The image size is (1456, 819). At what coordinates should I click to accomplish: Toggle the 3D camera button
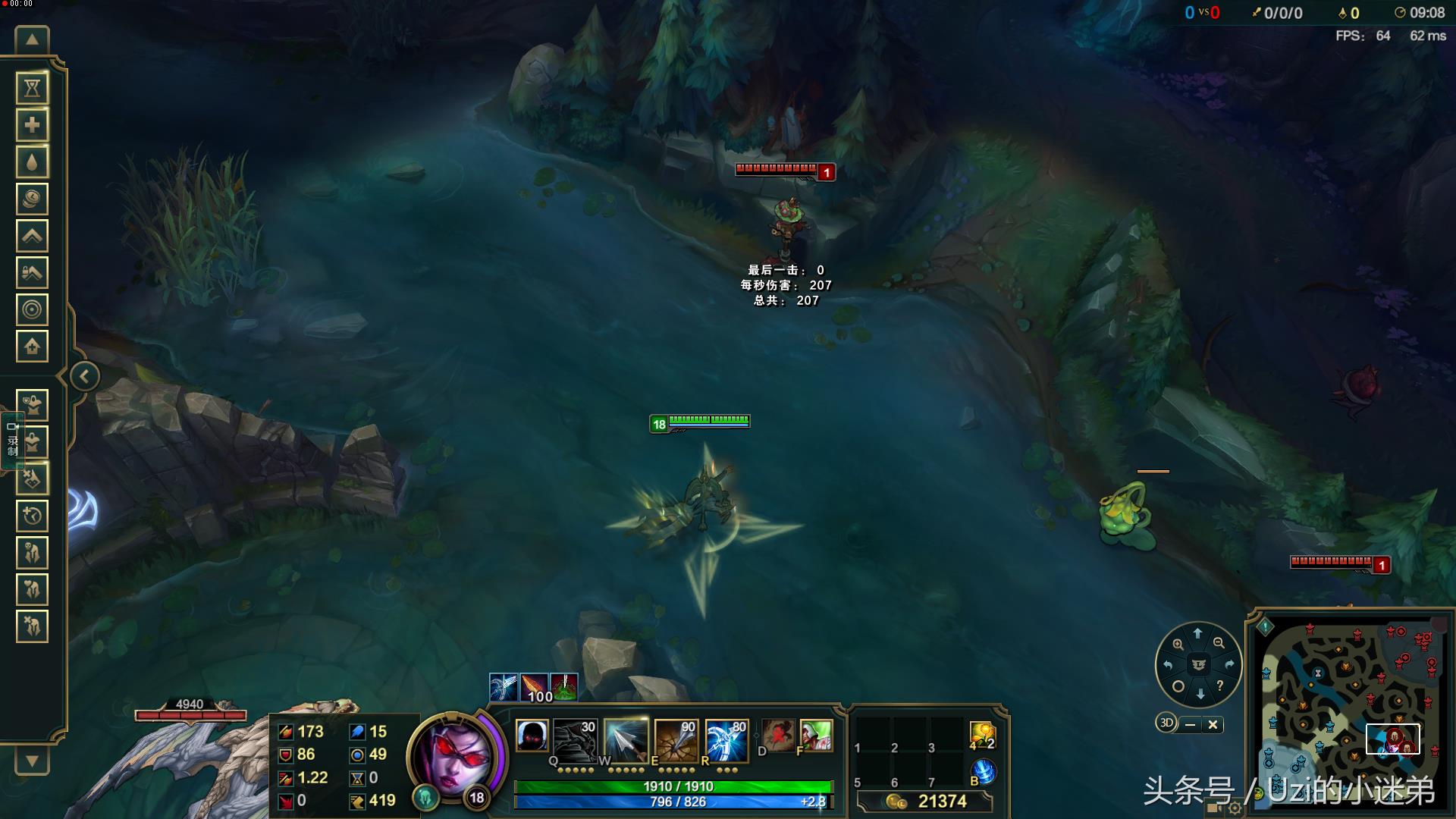click(1166, 723)
